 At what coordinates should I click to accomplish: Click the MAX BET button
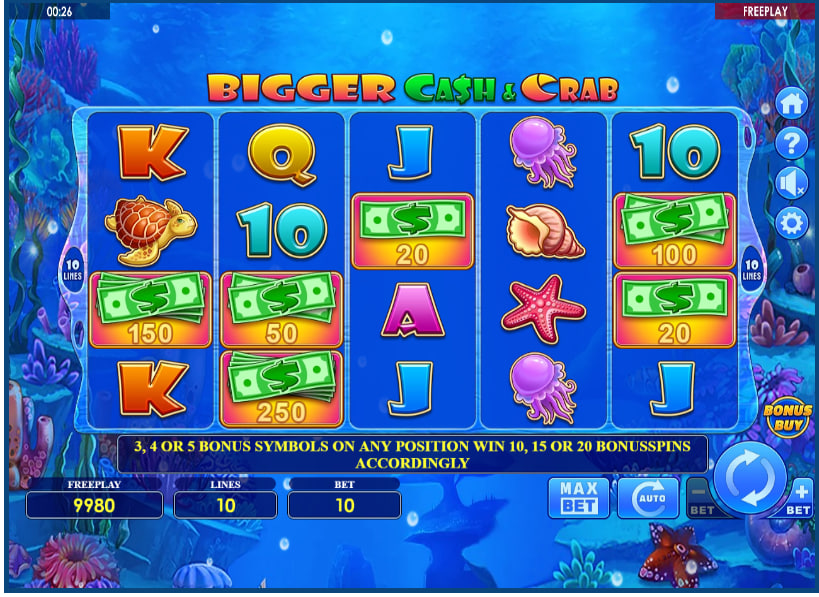pos(578,497)
